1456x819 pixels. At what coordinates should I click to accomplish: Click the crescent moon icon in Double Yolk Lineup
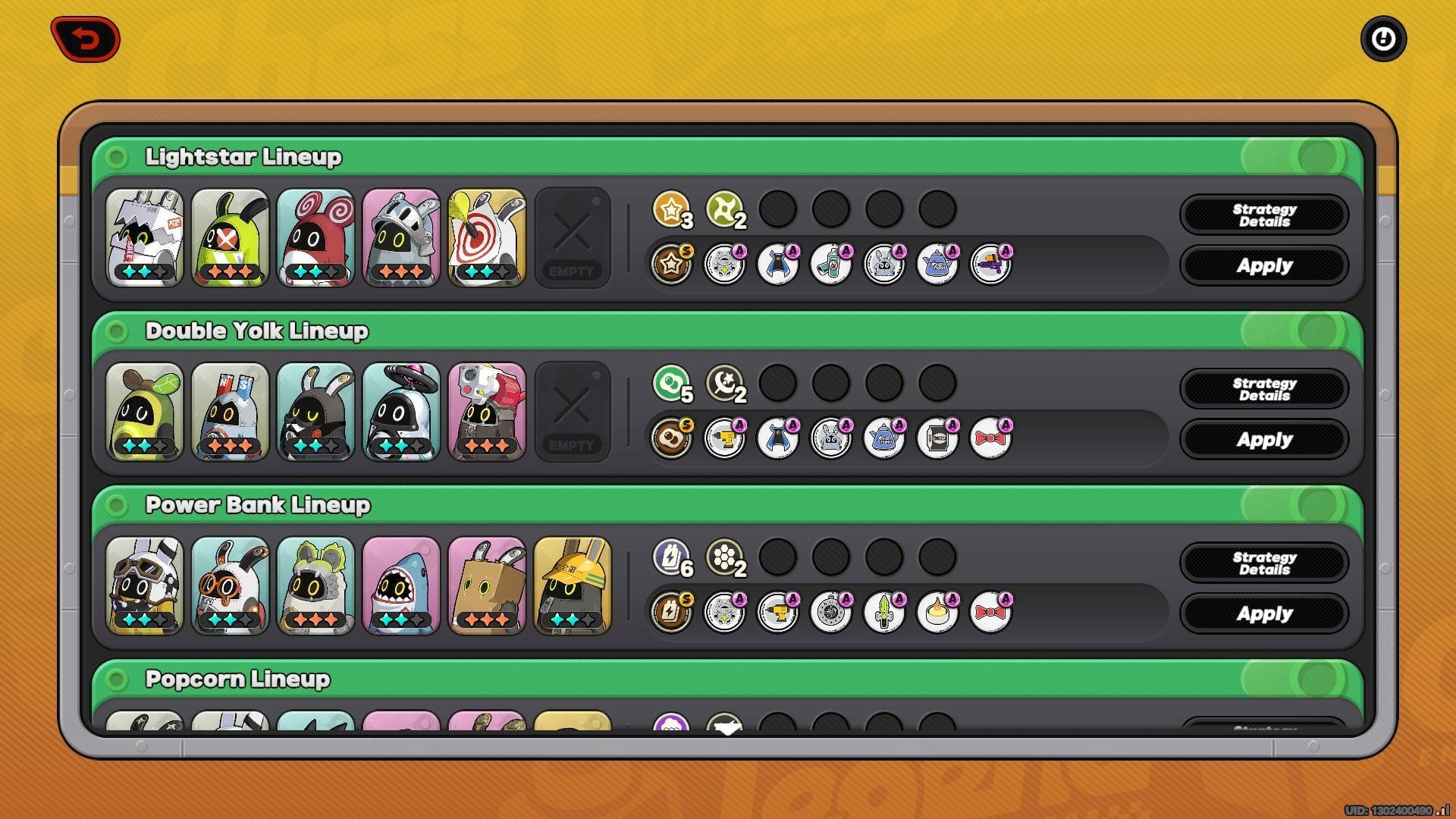(x=726, y=387)
